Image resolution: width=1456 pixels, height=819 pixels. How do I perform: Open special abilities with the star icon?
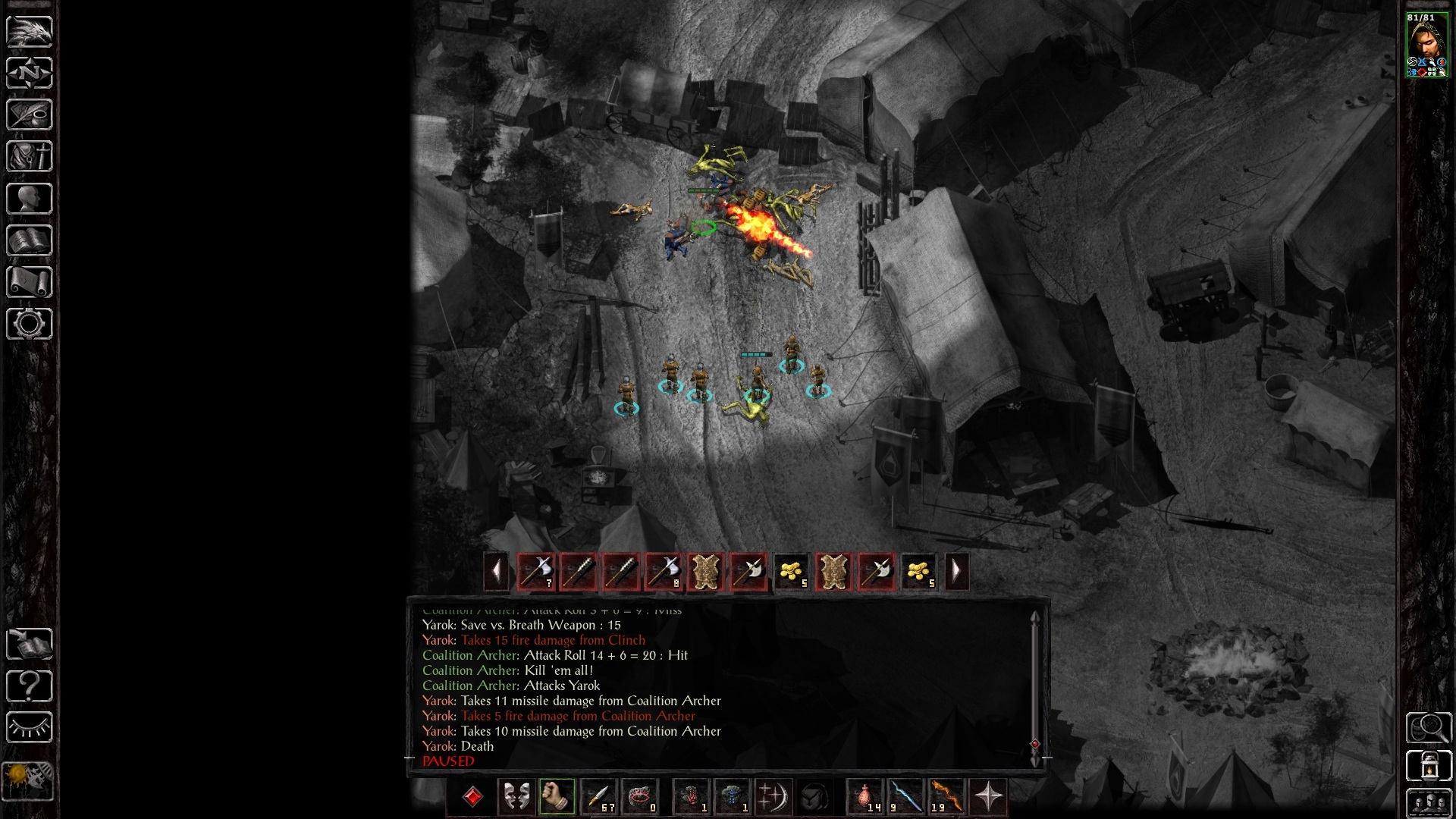click(988, 797)
